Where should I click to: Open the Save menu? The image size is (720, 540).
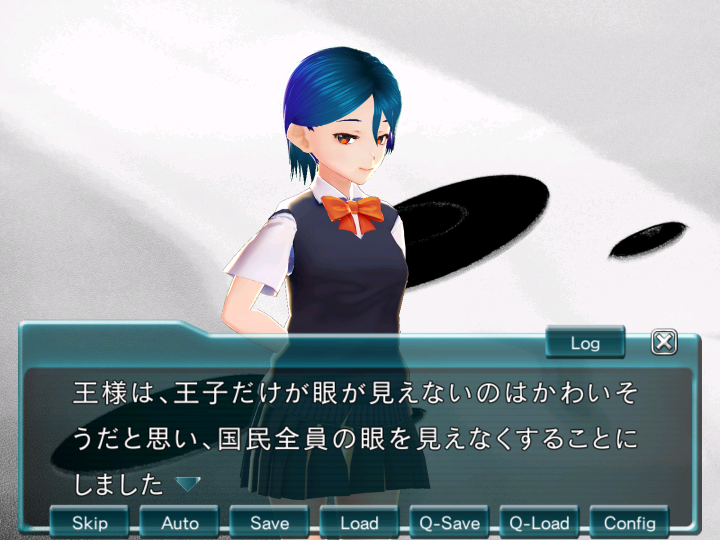[270, 522]
